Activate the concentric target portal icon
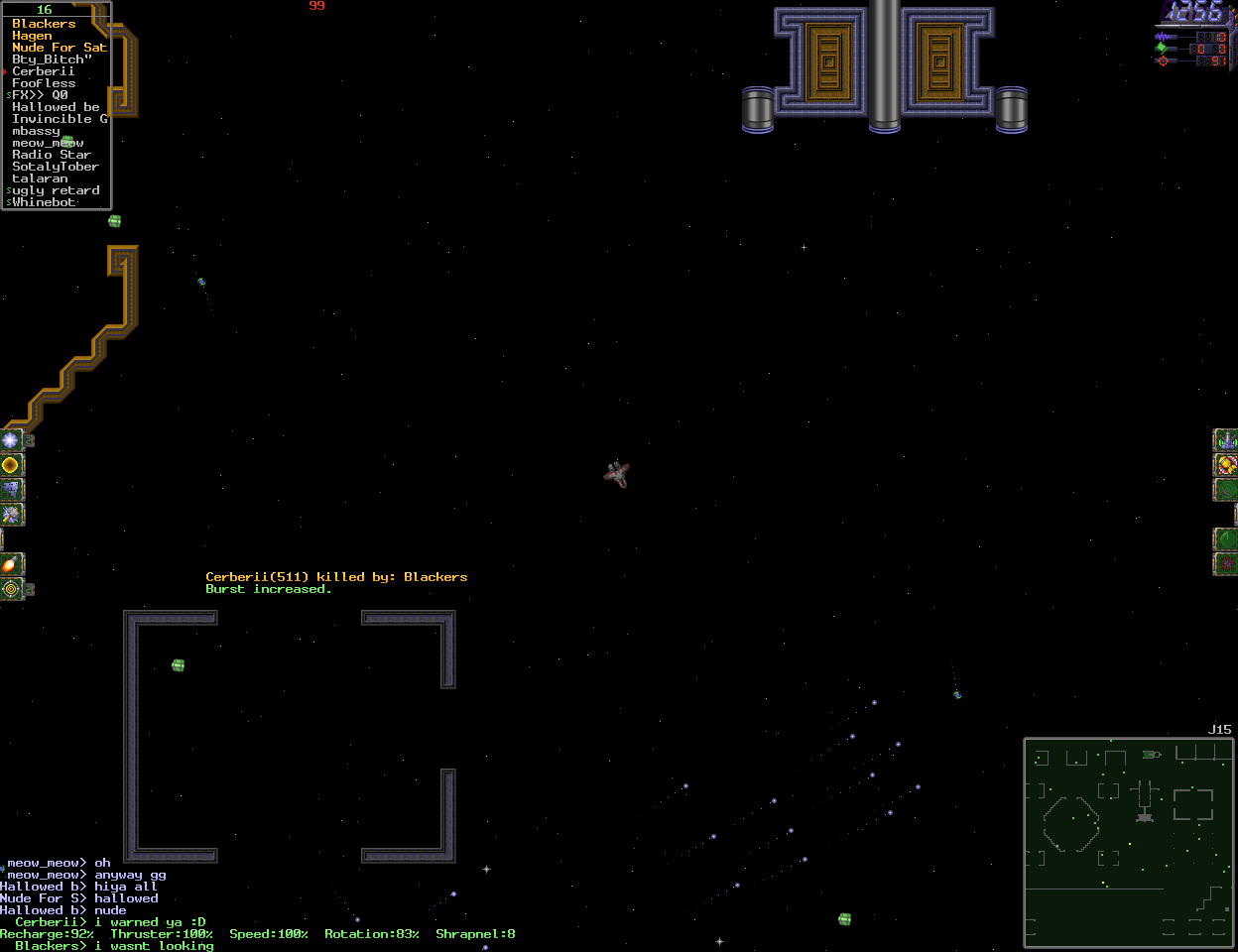Image resolution: width=1238 pixels, height=952 pixels. point(11,589)
